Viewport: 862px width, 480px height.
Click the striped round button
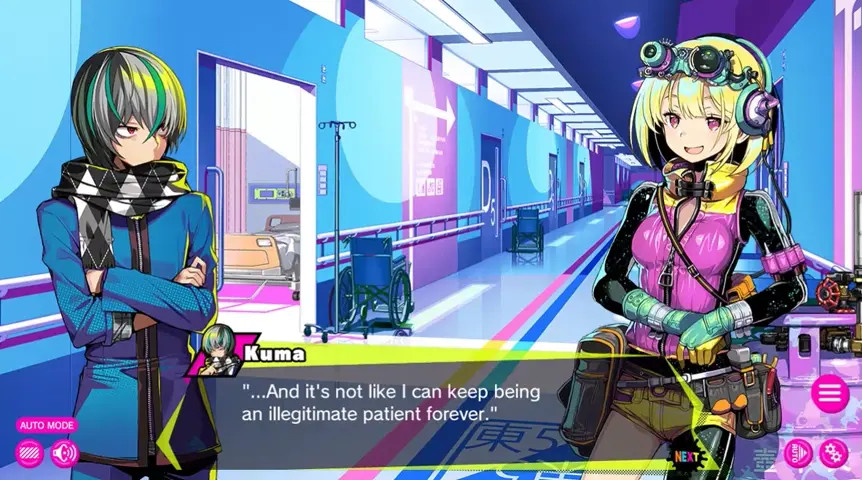click(x=29, y=453)
